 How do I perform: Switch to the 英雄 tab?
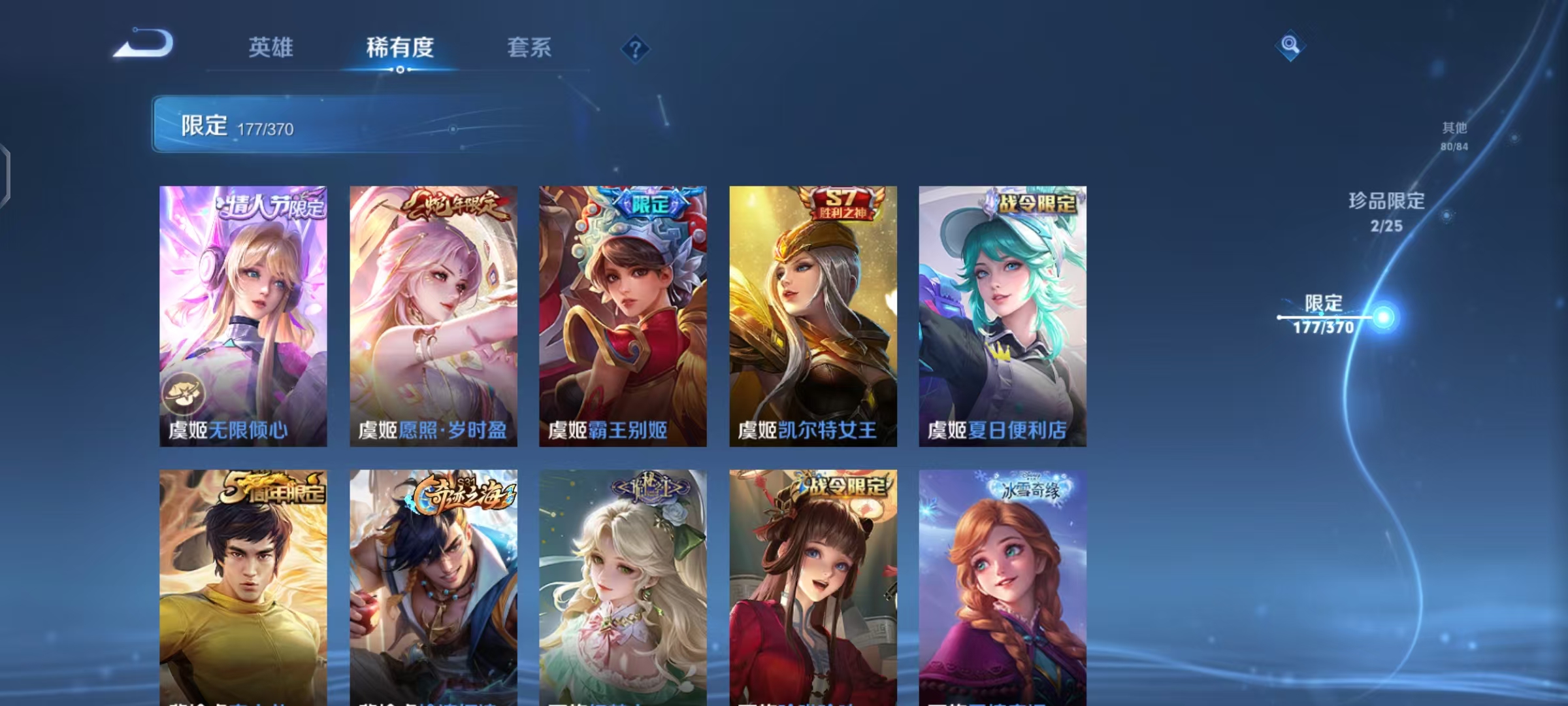pyautogui.click(x=272, y=47)
